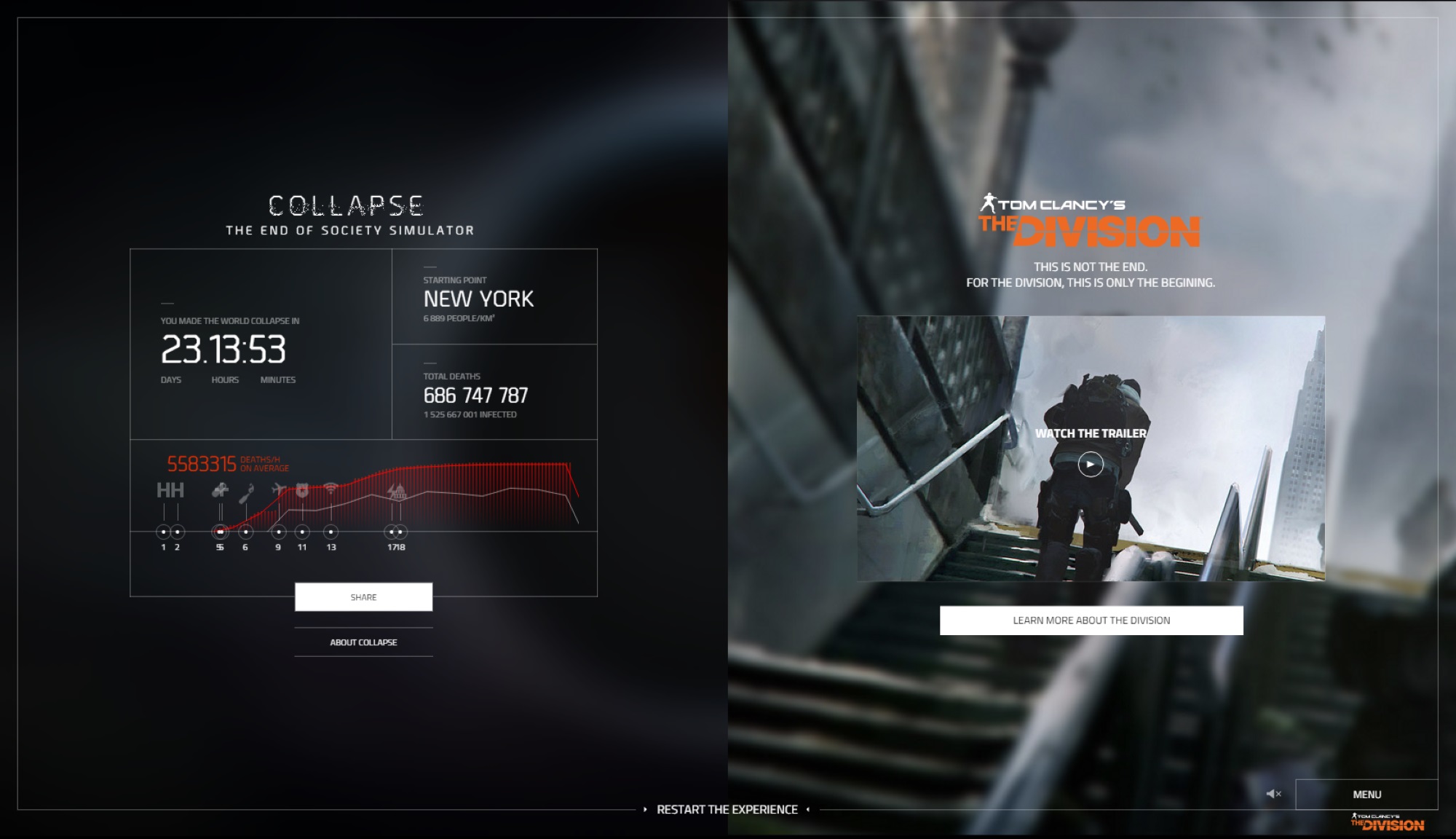Click Tom Clancy's The Division logo above the trailer
Image resolution: width=1456 pixels, height=839 pixels.
[1090, 218]
